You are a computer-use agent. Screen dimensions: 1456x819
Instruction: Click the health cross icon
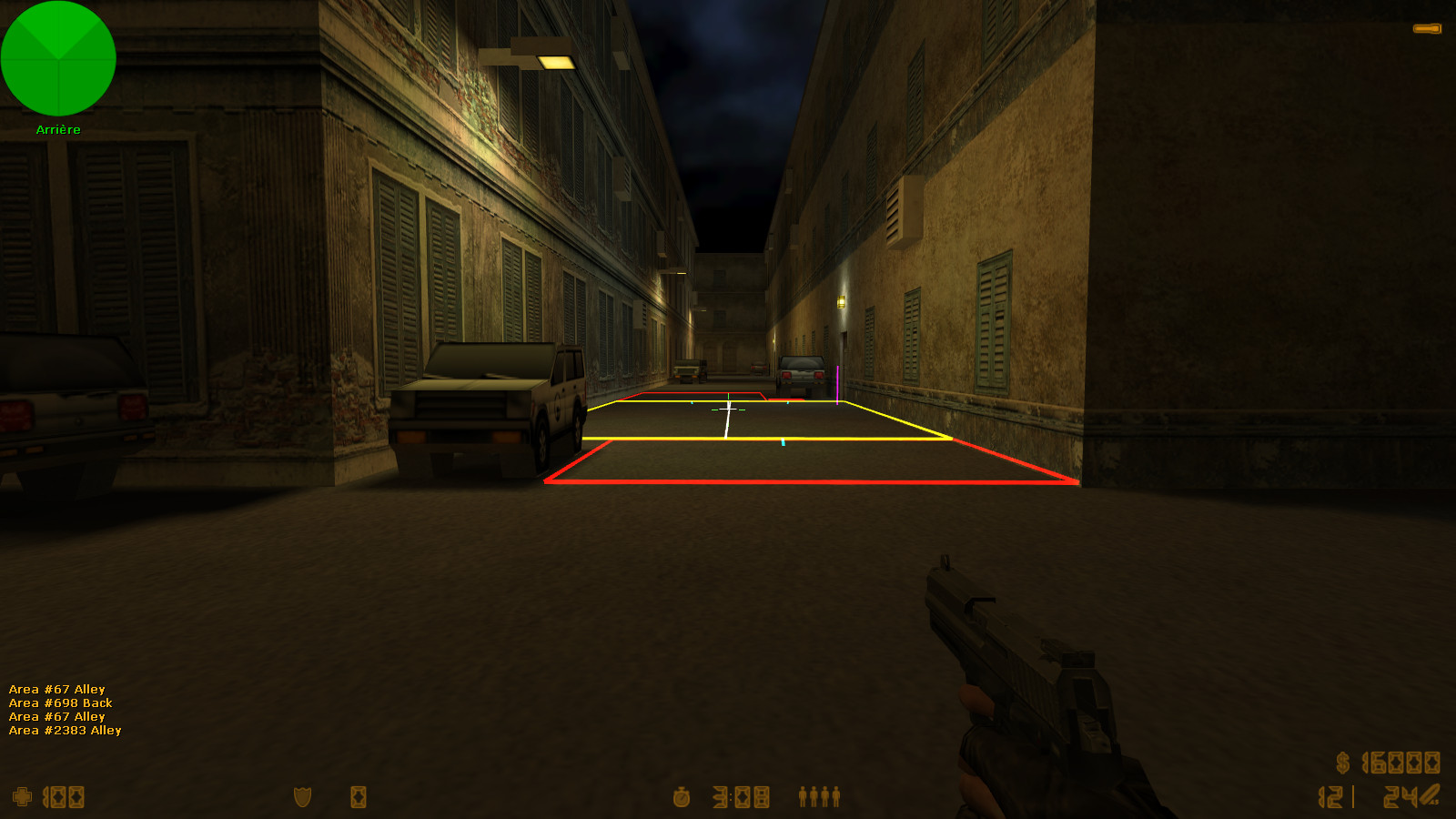(25, 797)
